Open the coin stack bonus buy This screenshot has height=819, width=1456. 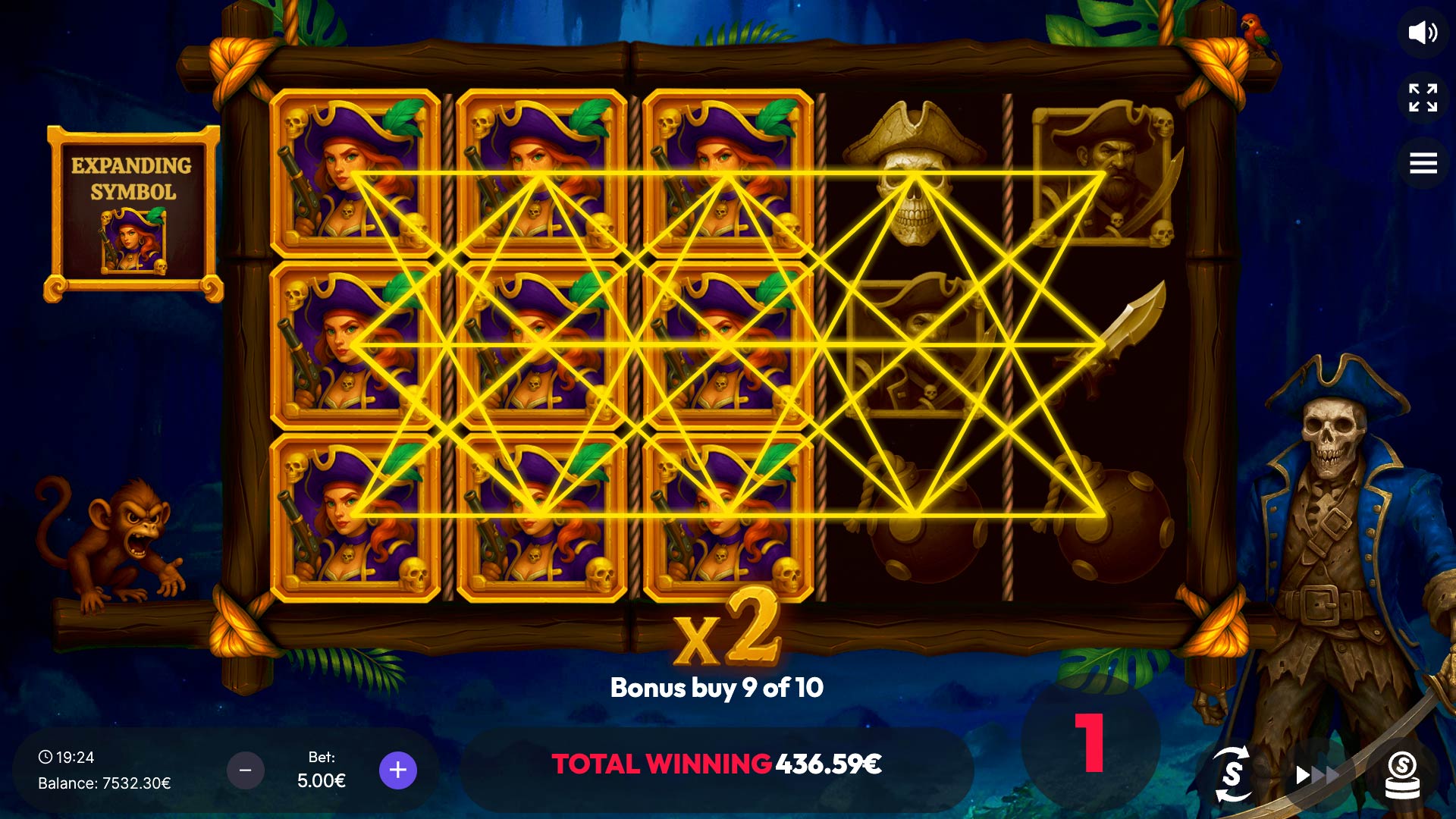1402,774
